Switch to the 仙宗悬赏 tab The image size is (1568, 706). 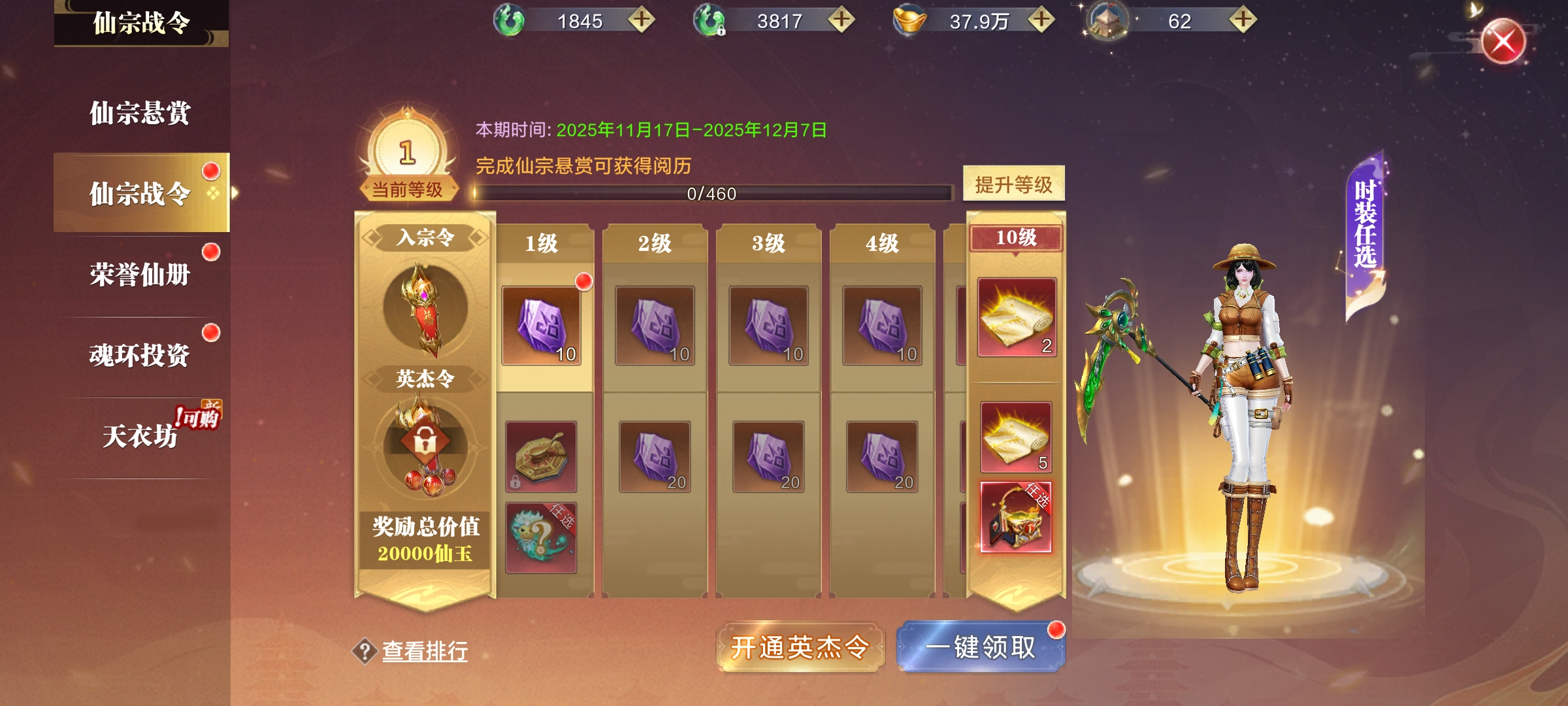pyautogui.click(x=140, y=113)
